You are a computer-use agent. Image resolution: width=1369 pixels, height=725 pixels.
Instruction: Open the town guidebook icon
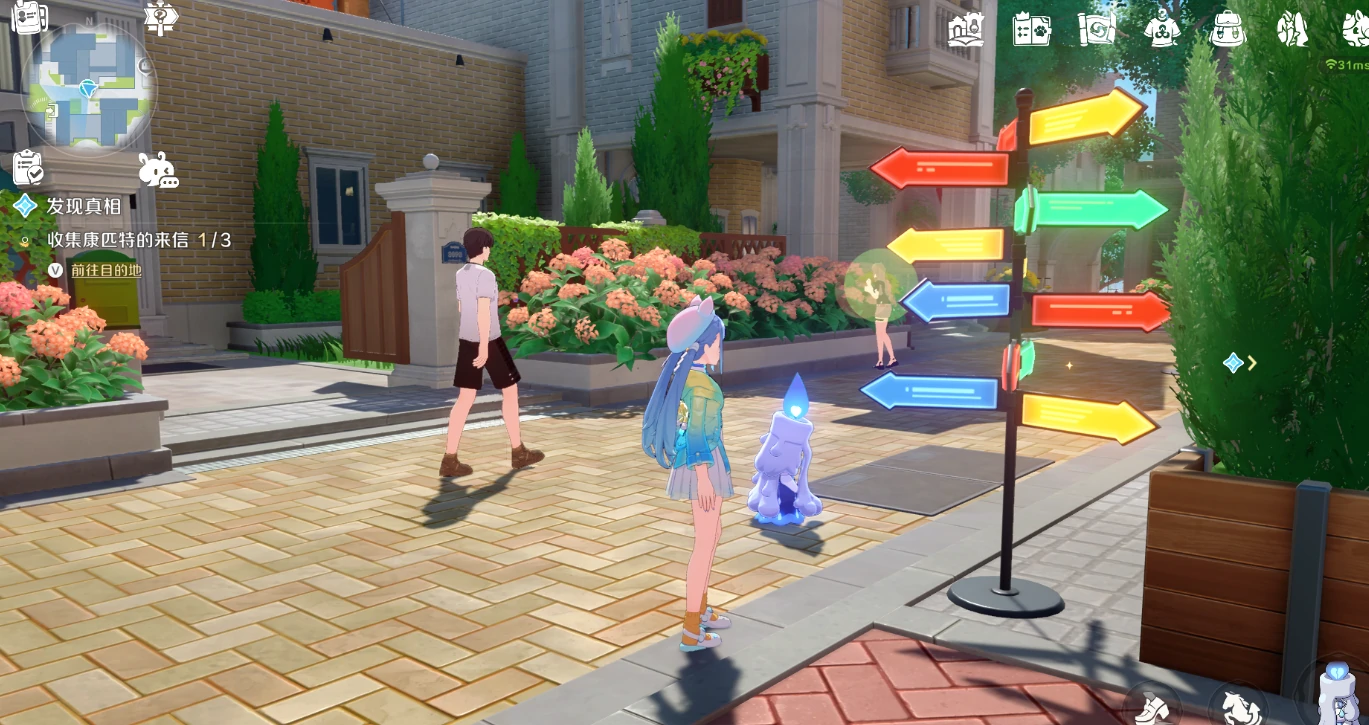tap(965, 30)
